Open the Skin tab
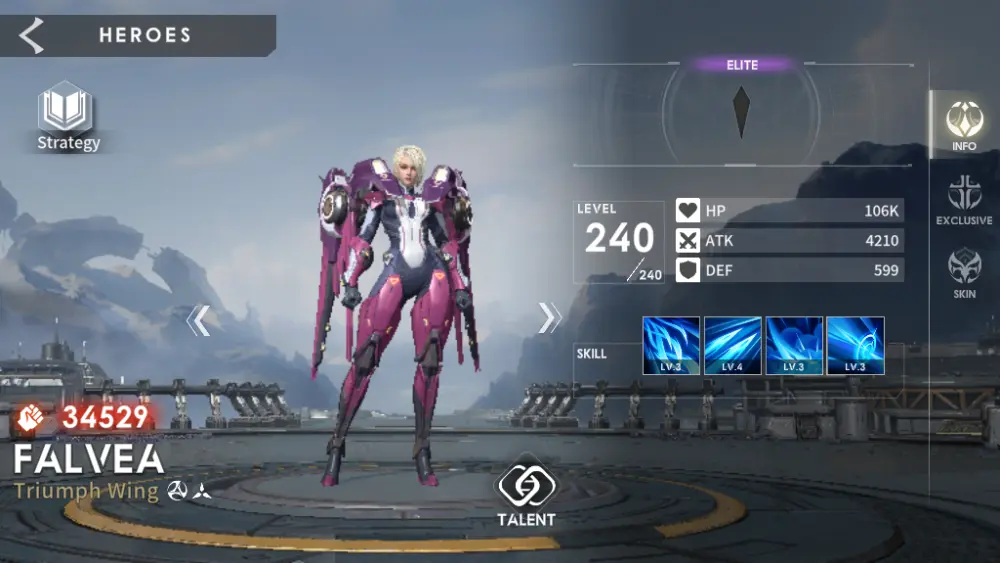The image size is (1000, 563). [964, 273]
